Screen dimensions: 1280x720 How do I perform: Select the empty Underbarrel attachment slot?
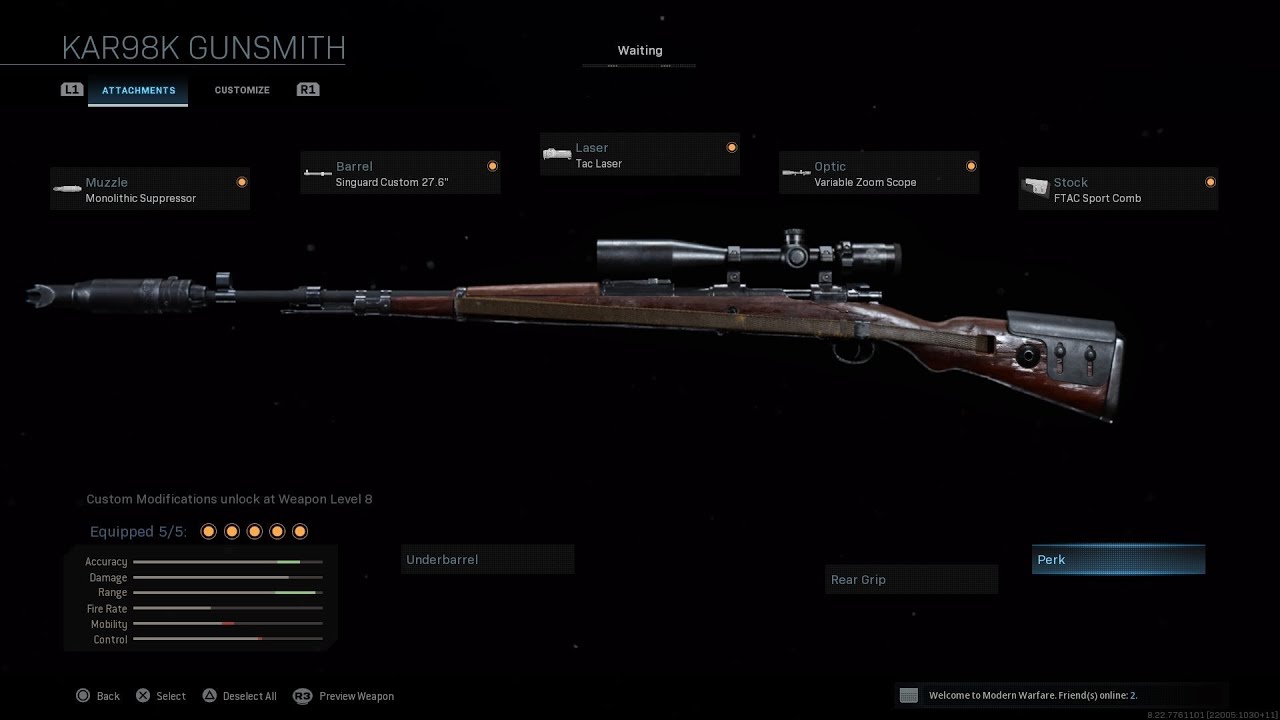pyautogui.click(x=488, y=559)
